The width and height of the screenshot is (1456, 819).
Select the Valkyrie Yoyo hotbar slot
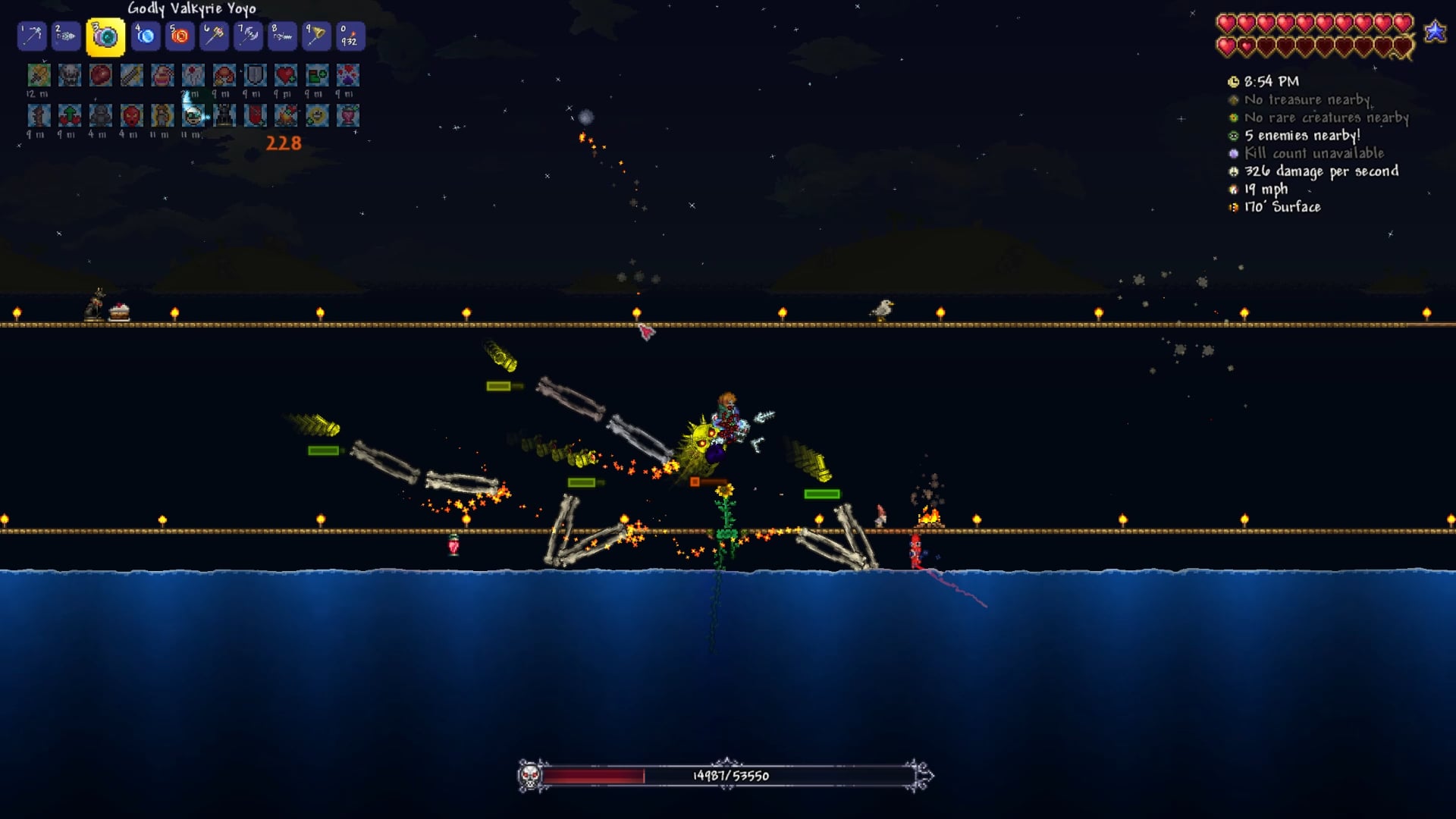coord(105,36)
